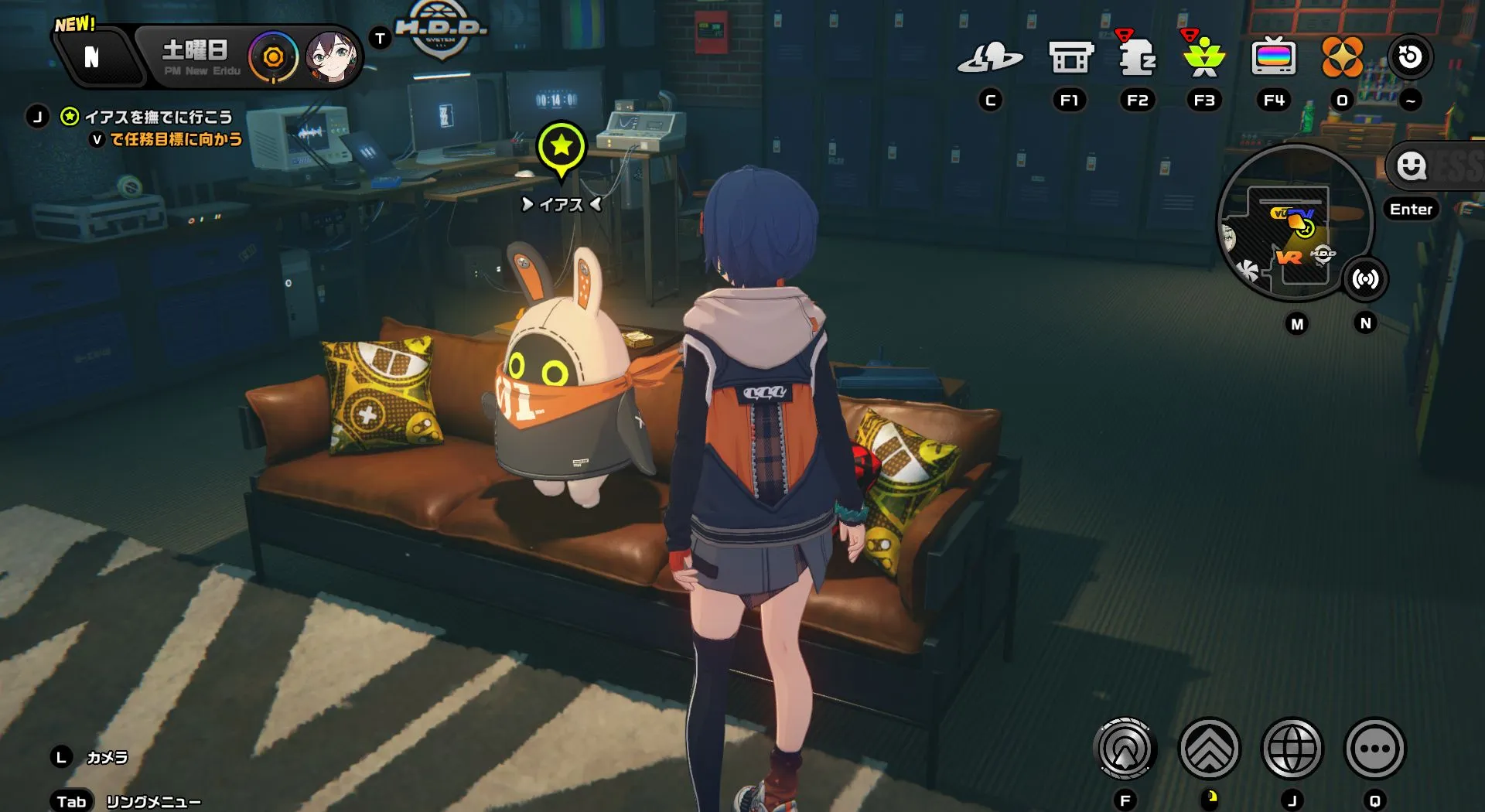This screenshot has width=1485, height=812.
Task: Click the restart icon beside the tilde key
Action: 1409,56
